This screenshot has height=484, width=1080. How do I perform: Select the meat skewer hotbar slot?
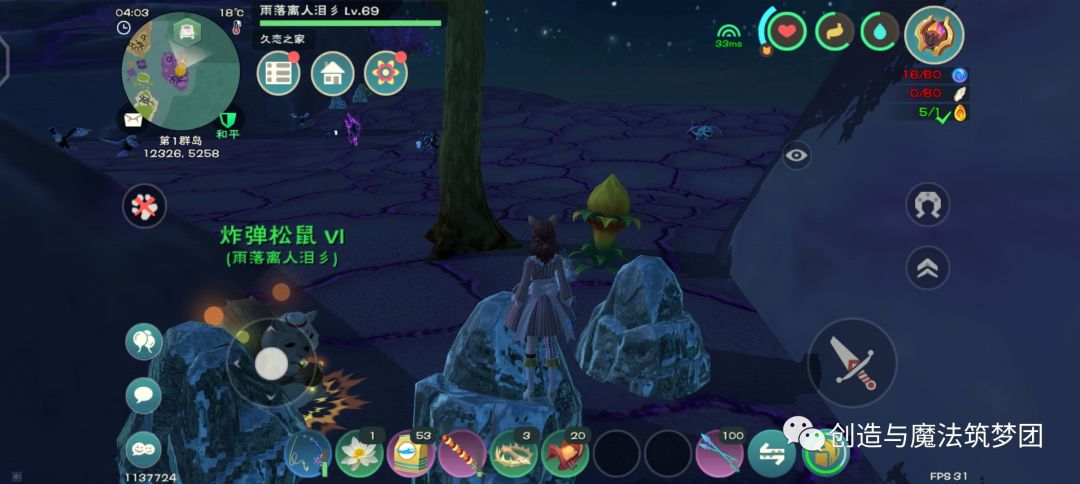(x=462, y=454)
